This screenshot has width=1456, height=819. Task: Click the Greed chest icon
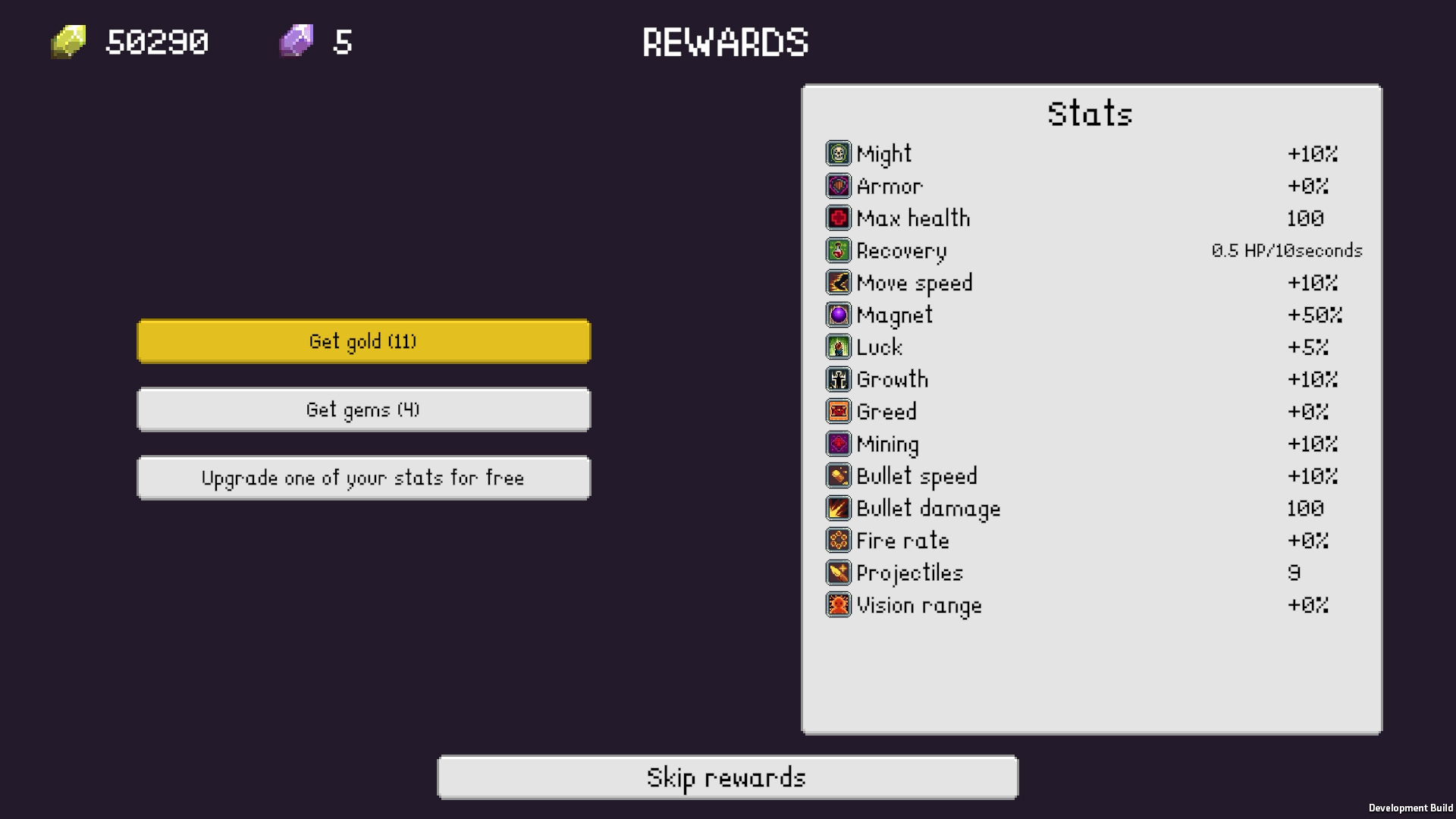[x=838, y=411]
